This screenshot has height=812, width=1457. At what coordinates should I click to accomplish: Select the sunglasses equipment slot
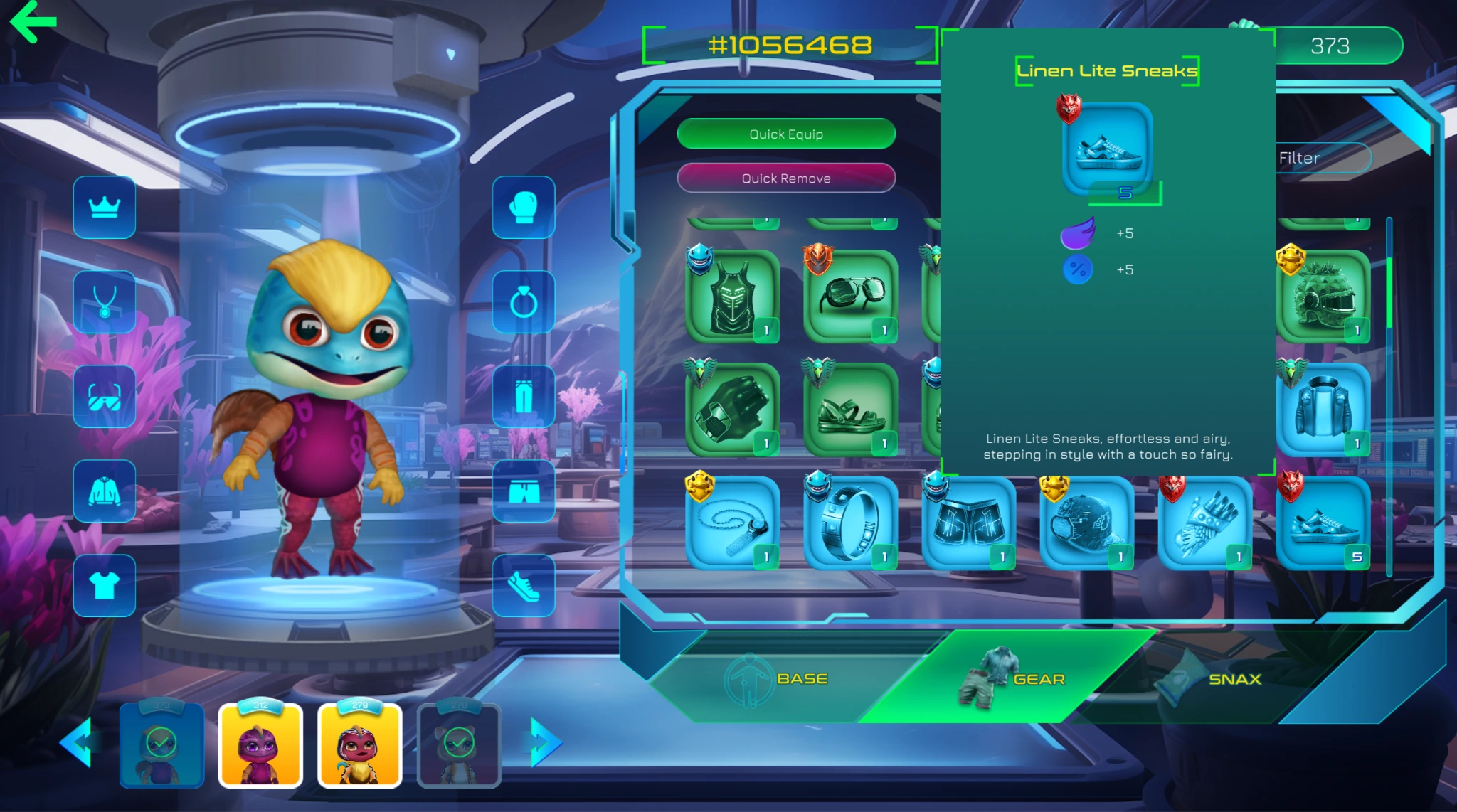pos(105,396)
